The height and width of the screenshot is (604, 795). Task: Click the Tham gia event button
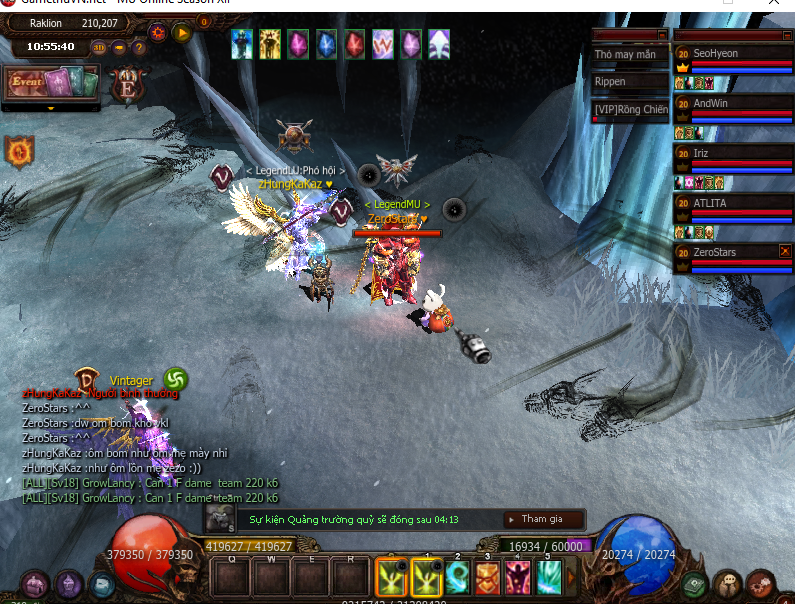pos(541,519)
